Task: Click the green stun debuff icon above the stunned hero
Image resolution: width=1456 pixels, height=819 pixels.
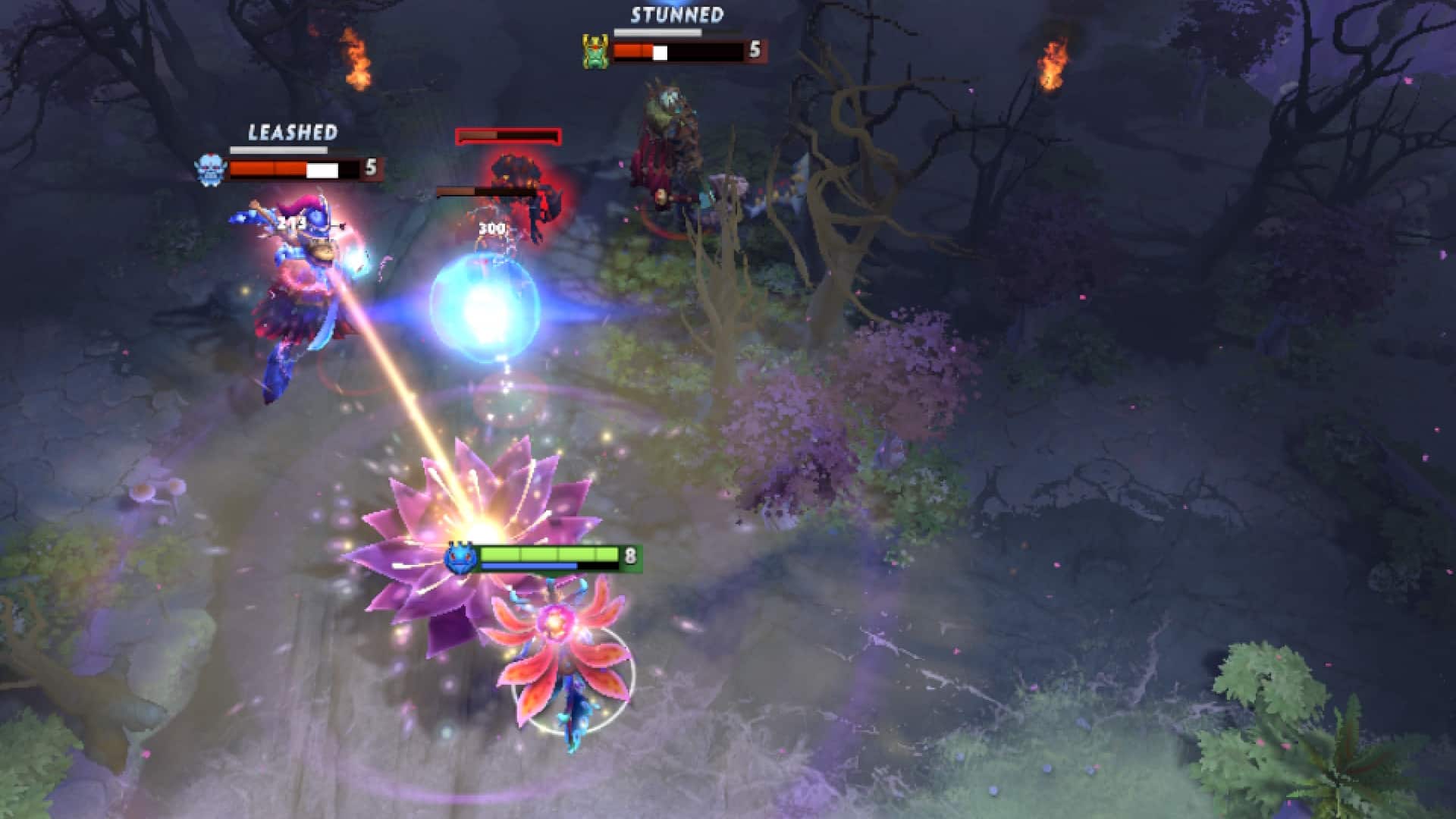Action: (596, 49)
